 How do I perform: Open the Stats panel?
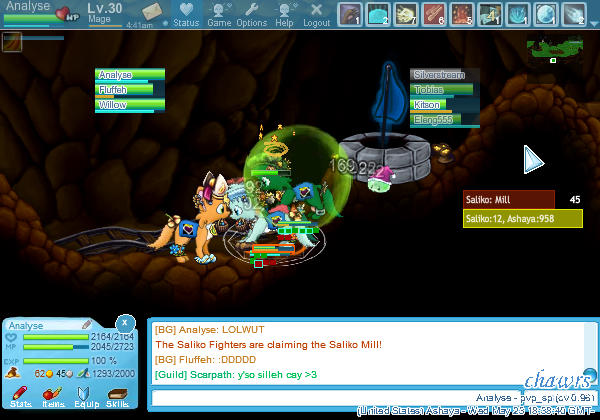tap(21, 393)
